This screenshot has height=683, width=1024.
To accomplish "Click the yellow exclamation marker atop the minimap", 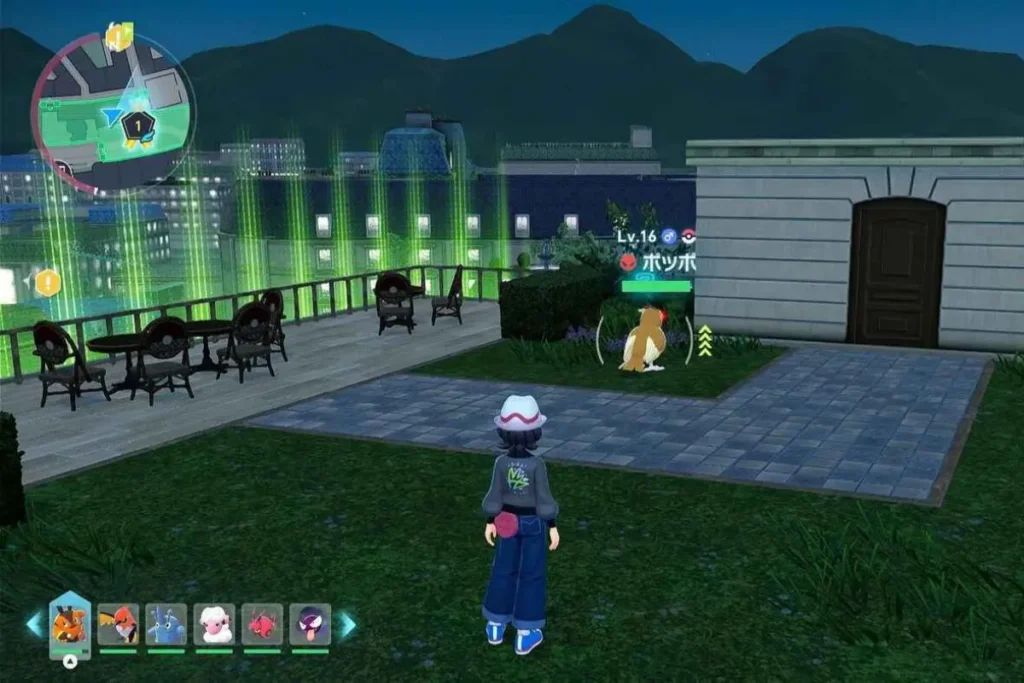I will click(x=118, y=37).
